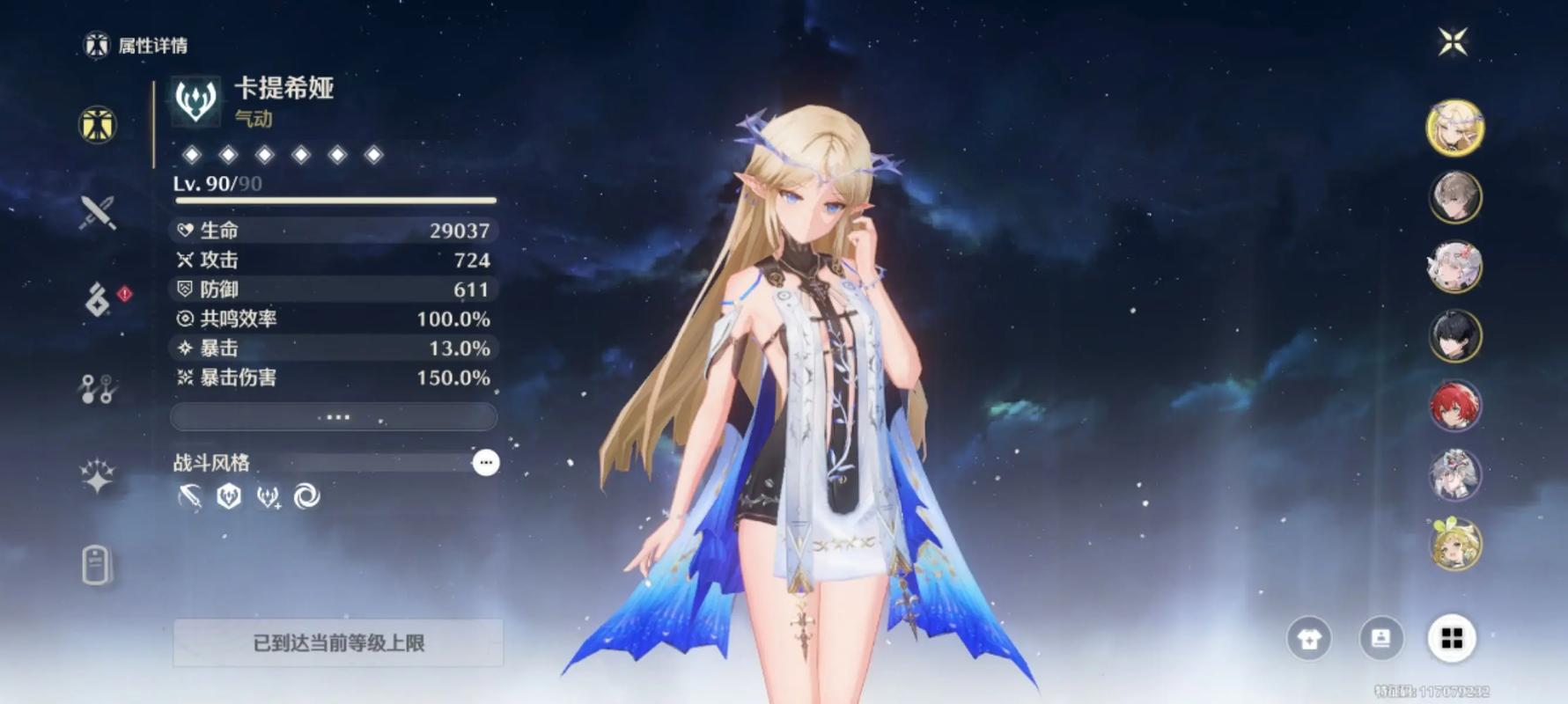1568x704 pixels.
Task: Show 战斗风格 combat style details
Action: [485, 462]
